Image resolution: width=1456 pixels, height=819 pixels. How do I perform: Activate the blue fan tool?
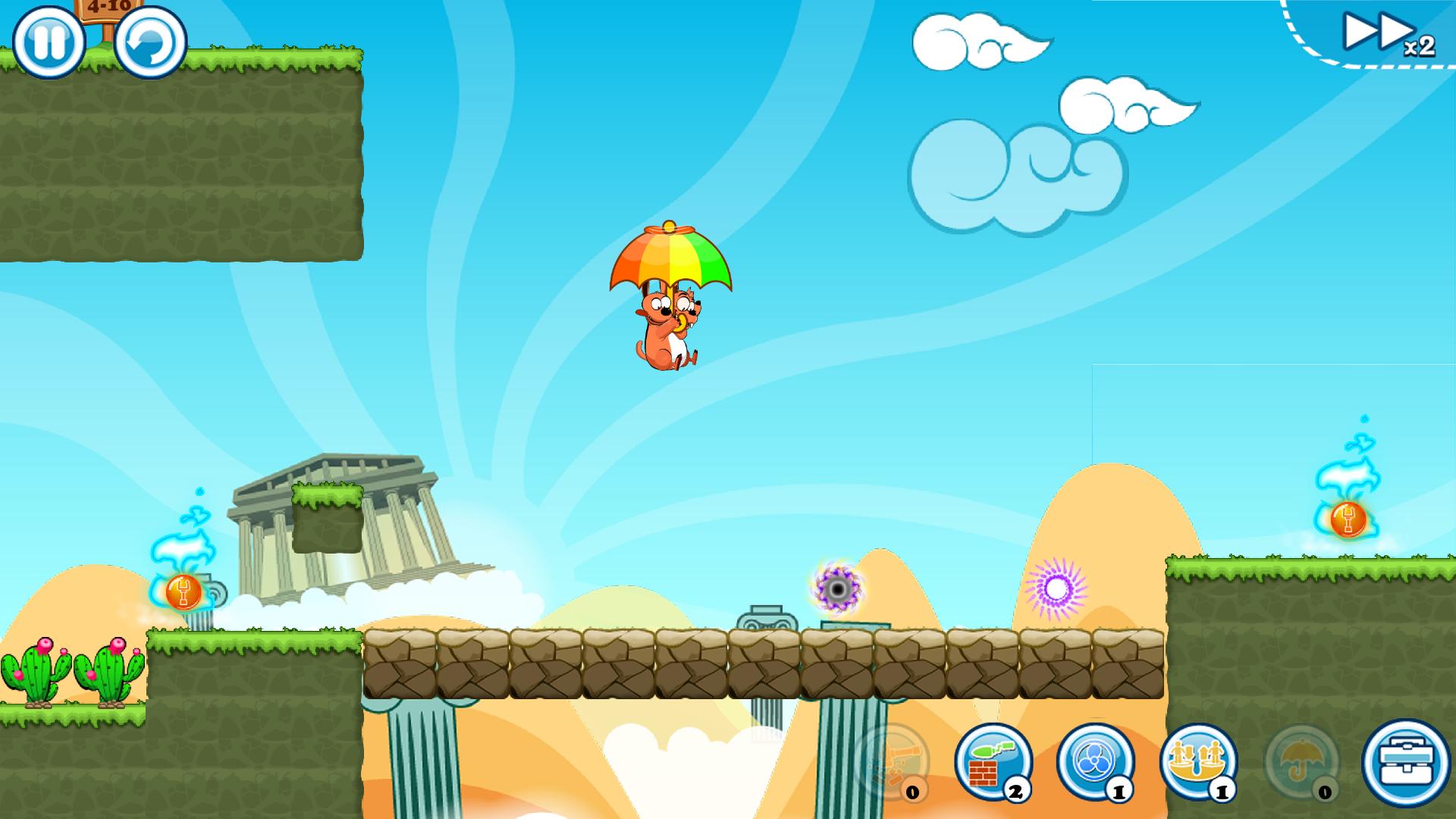click(x=1095, y=761)
